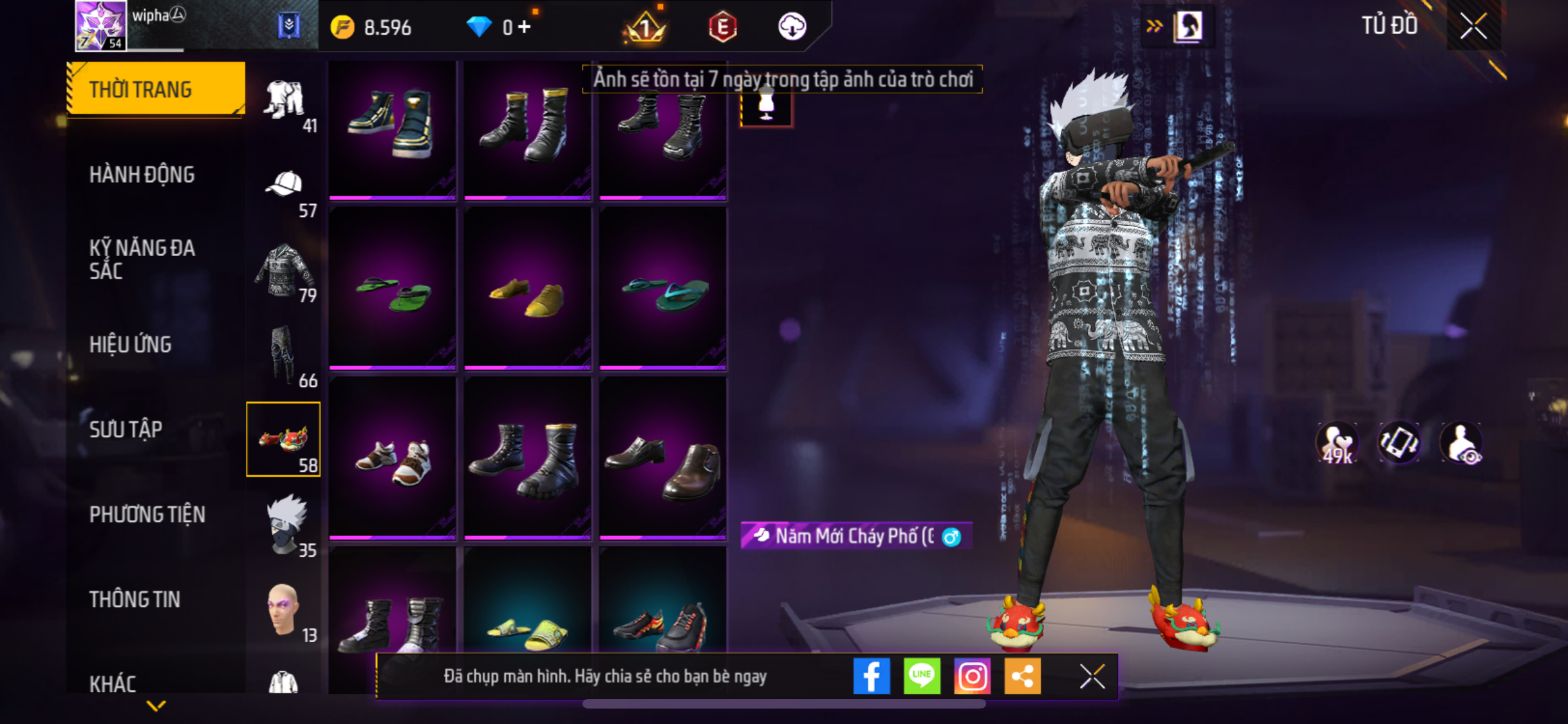Open the PHƯƠNG TIỆN category
This screenshot has width=1568, height=724.
pyautogui.click(x=147, y=514)
